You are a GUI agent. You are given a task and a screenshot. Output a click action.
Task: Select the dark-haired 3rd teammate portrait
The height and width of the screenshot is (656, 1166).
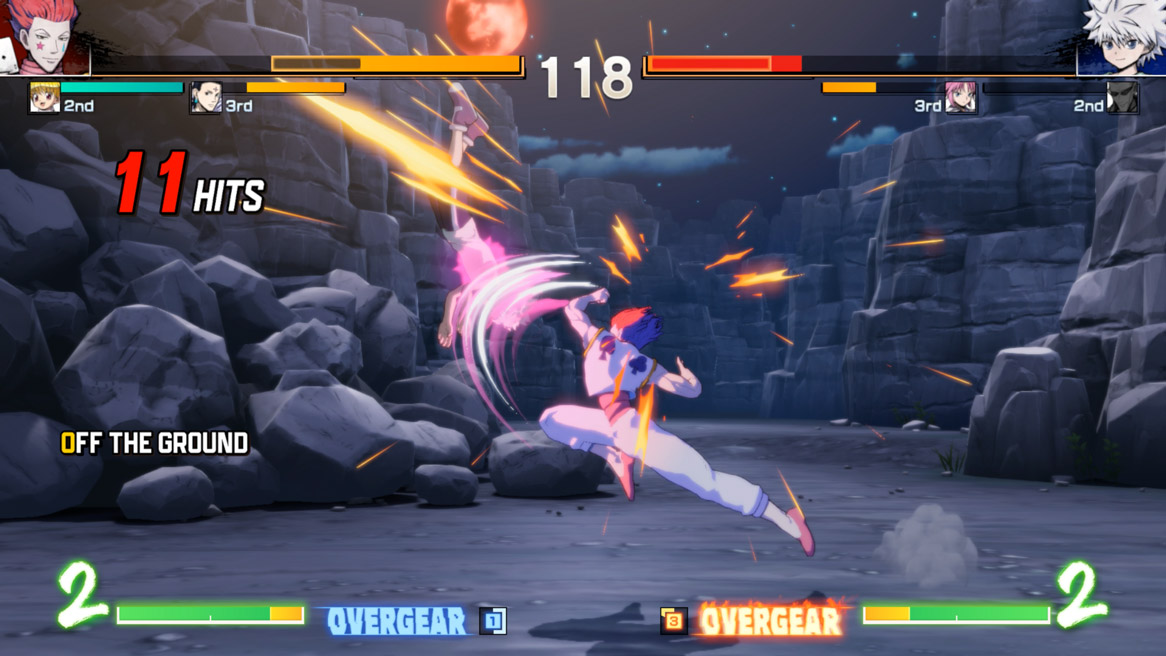point(206,98)
